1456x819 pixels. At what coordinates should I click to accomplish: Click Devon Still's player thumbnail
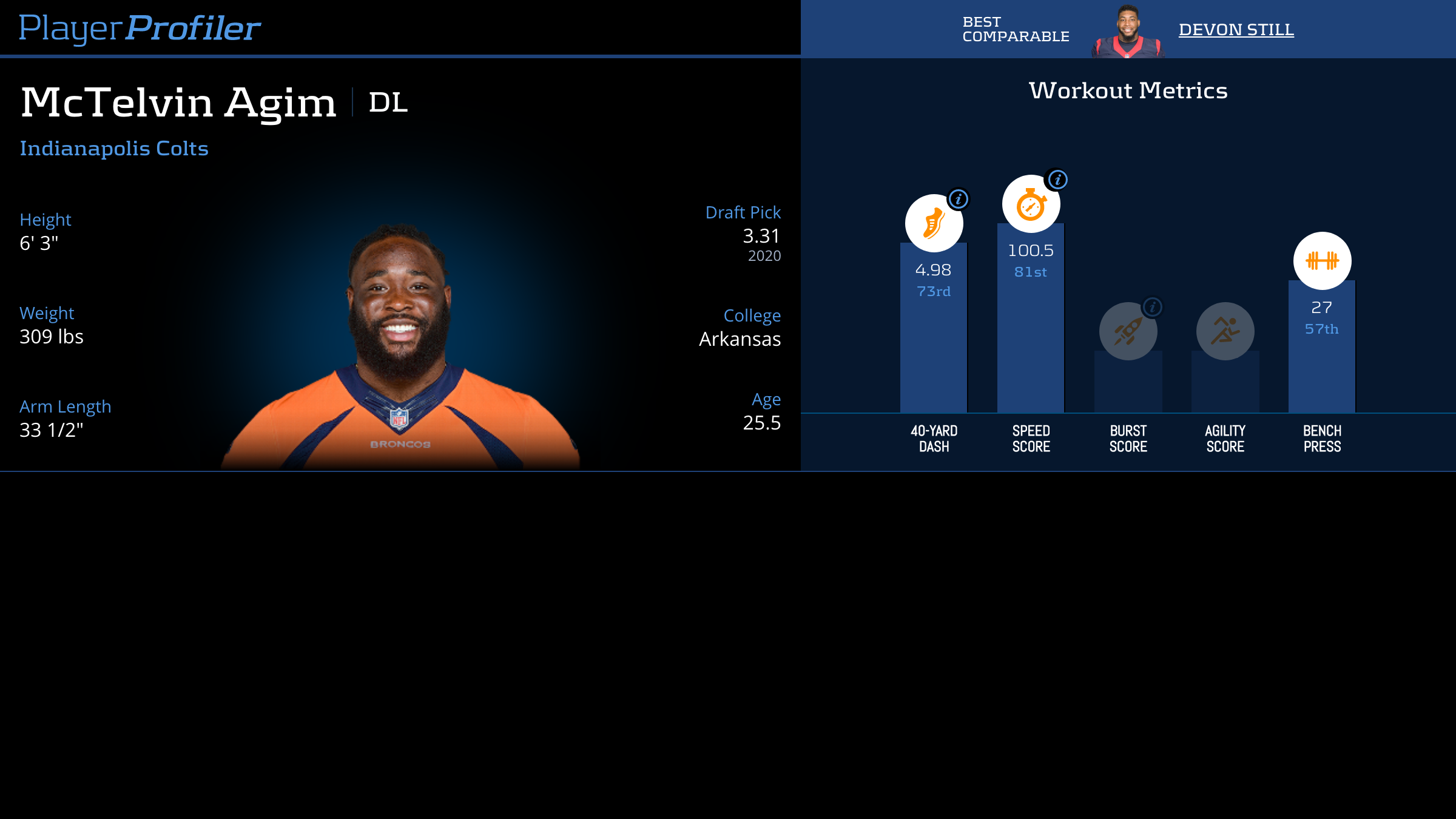[x=1127, y=32]
